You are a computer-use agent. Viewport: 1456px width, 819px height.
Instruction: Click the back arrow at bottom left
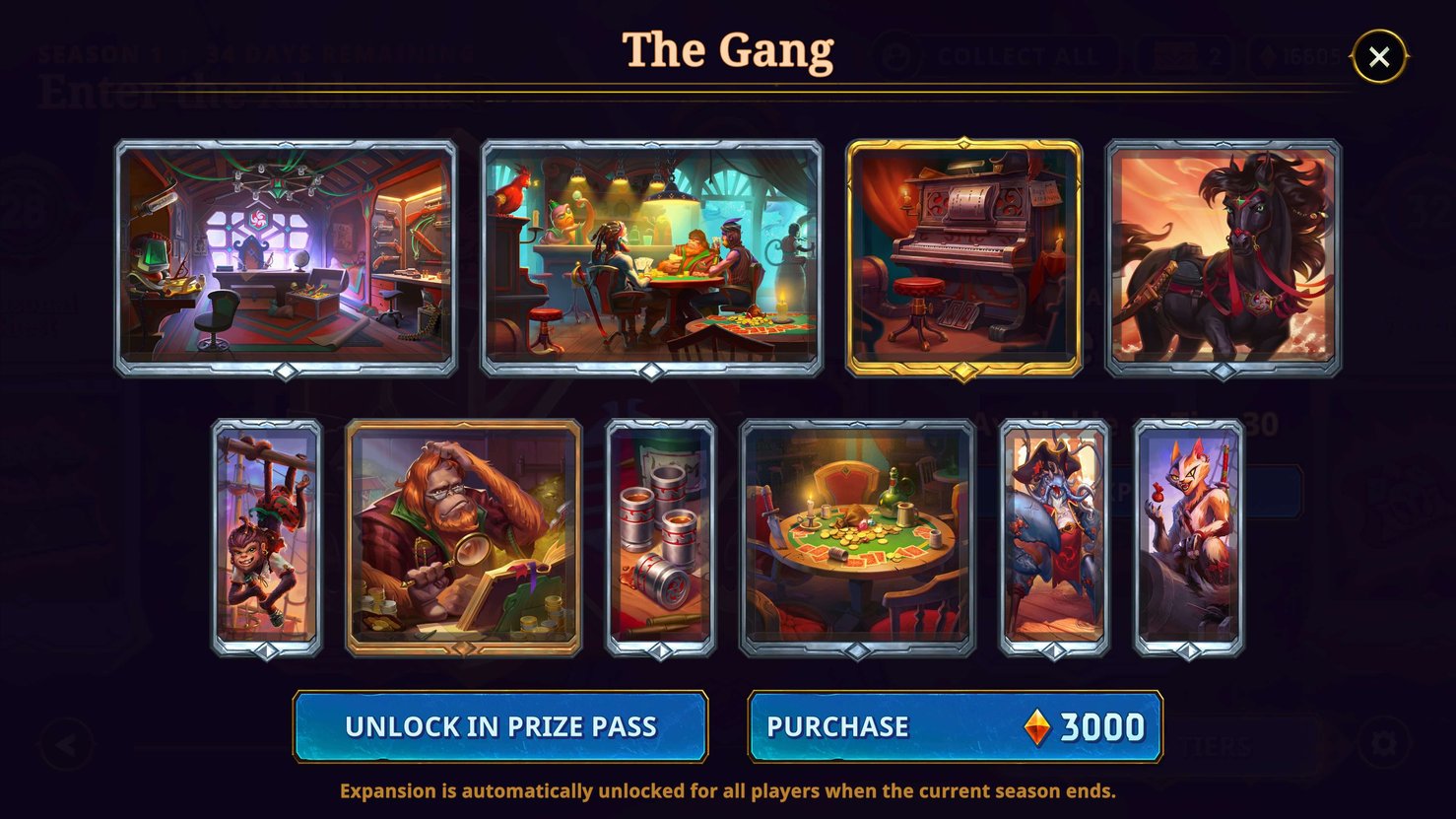pos(67,745)
